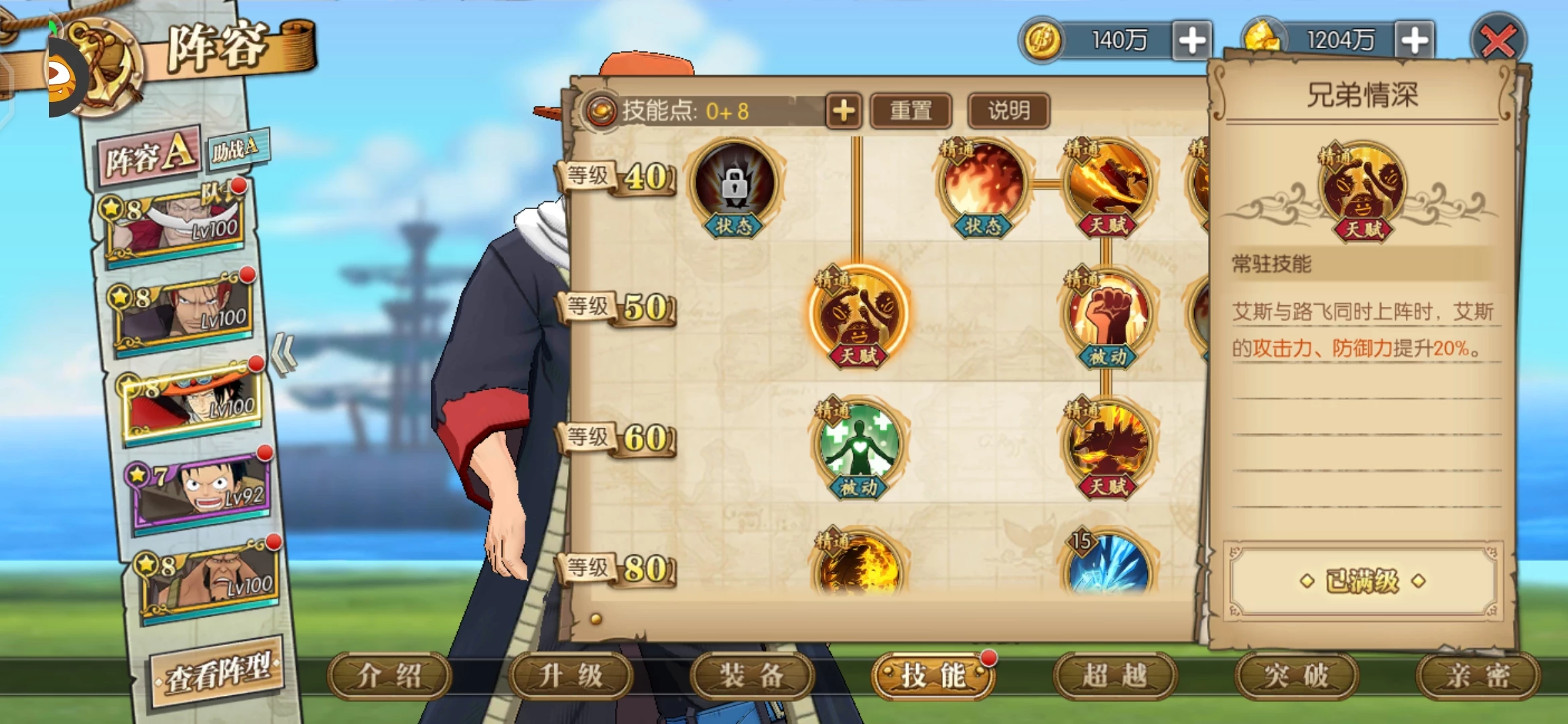The height and width of the screenshot is (724, 1568).
Task: Select the 阵容A lineup tab
Action: click(x=150, y=155)
